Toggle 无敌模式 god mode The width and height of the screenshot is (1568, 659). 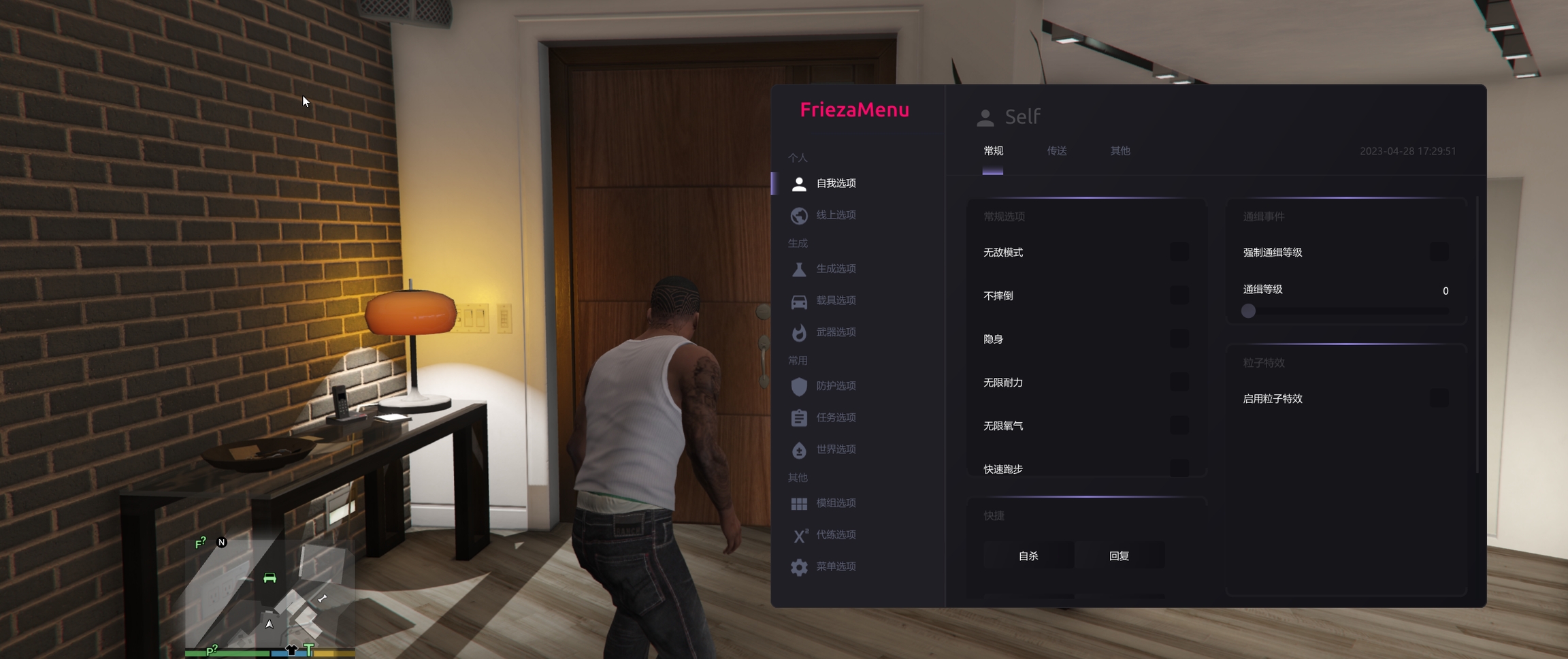[x=1179, y=253]
